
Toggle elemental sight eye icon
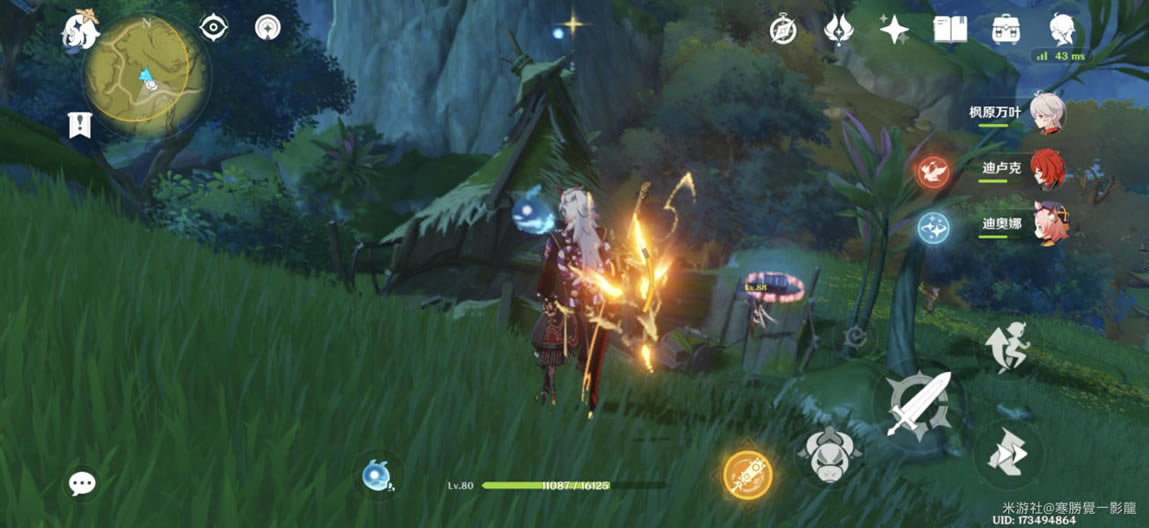pos(214,27)
